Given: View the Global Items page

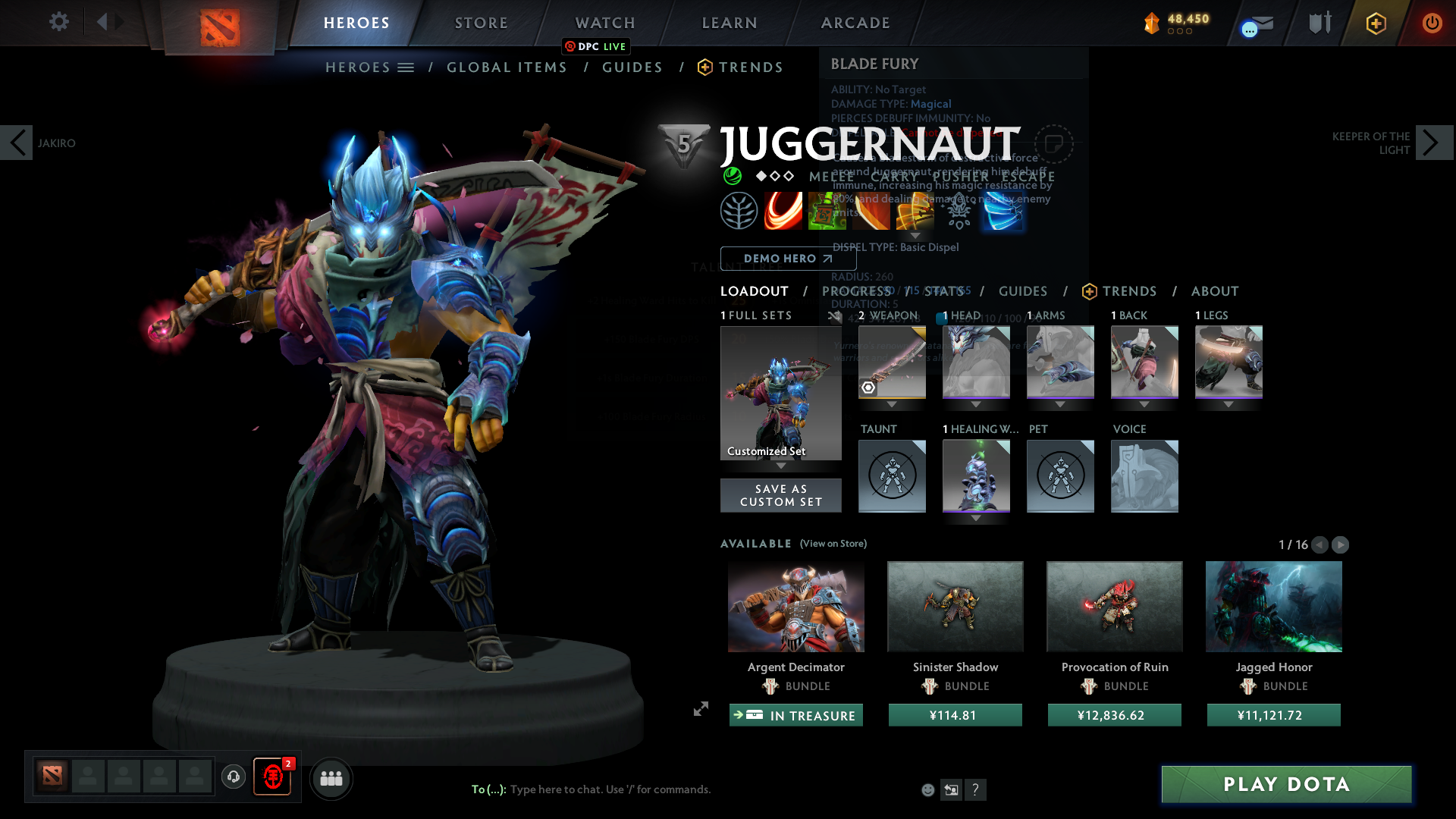Looking at the screenshot, I should 507,67.
